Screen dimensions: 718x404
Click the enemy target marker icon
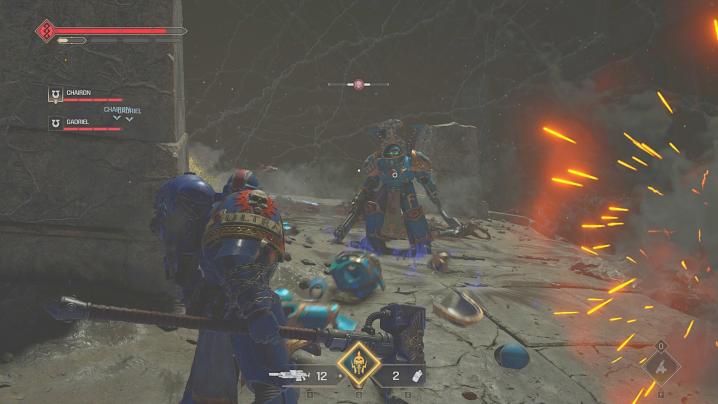(358, 85)
